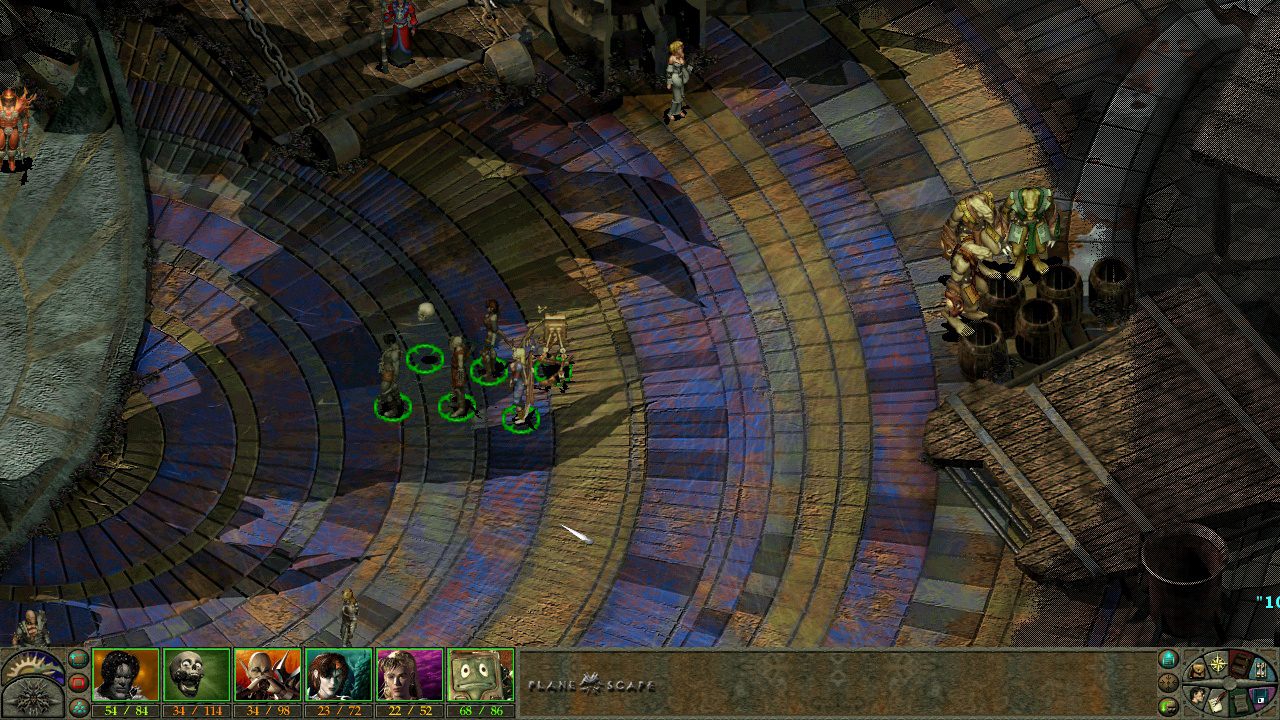Select Morte's skull portrait
The width and height of the screenshot is (1280, 720).
pos(196,675)
